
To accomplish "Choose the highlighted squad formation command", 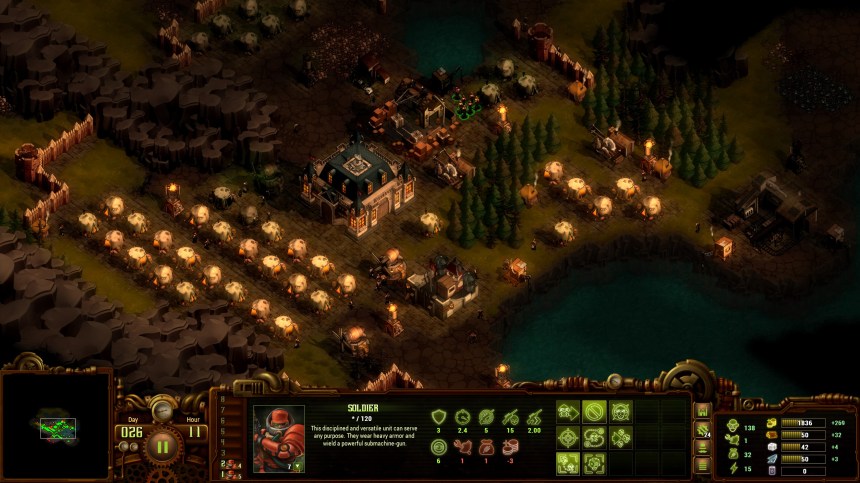I will pos(569,463).
